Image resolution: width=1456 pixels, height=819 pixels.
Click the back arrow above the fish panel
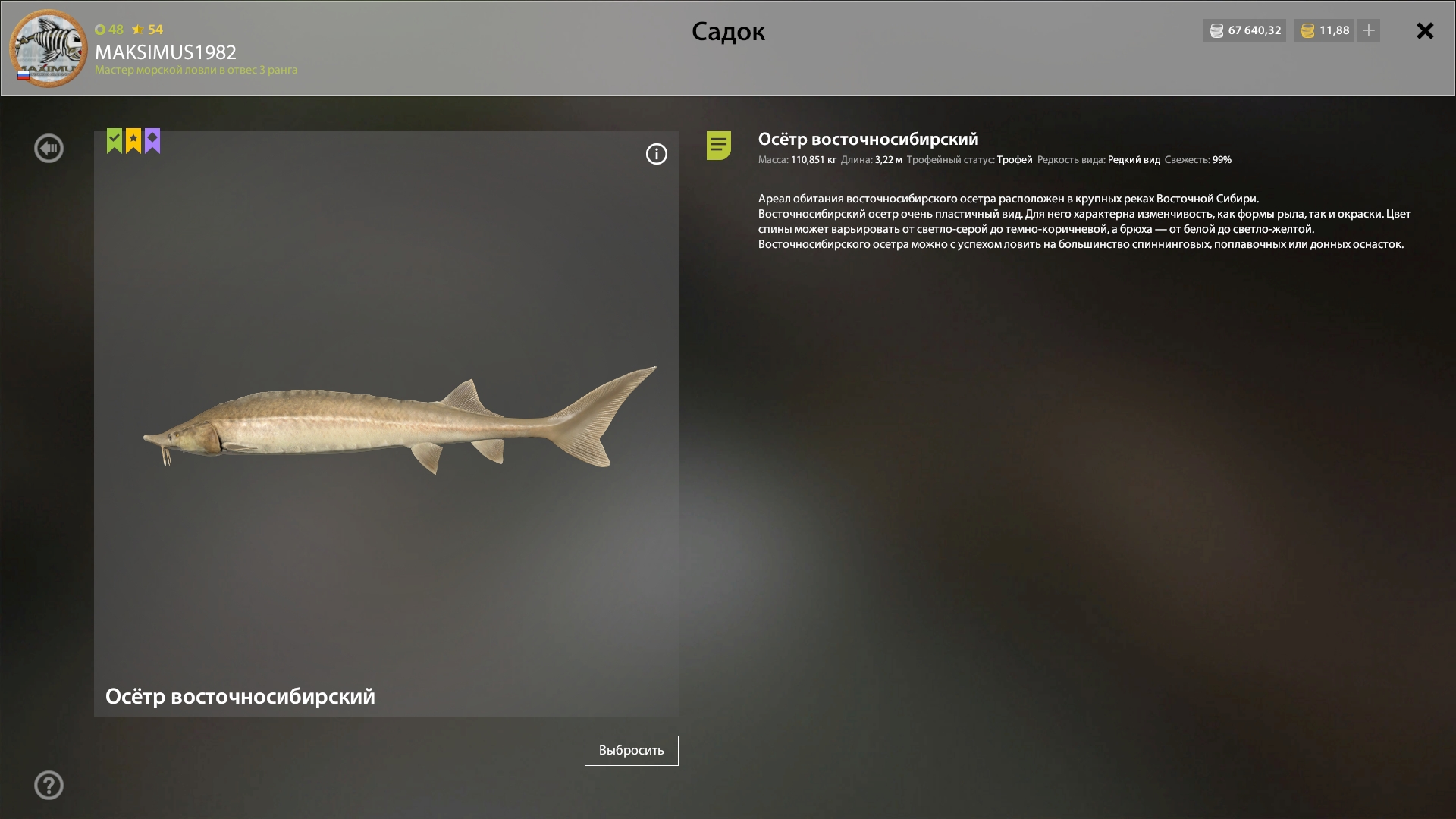pos(49,148)
